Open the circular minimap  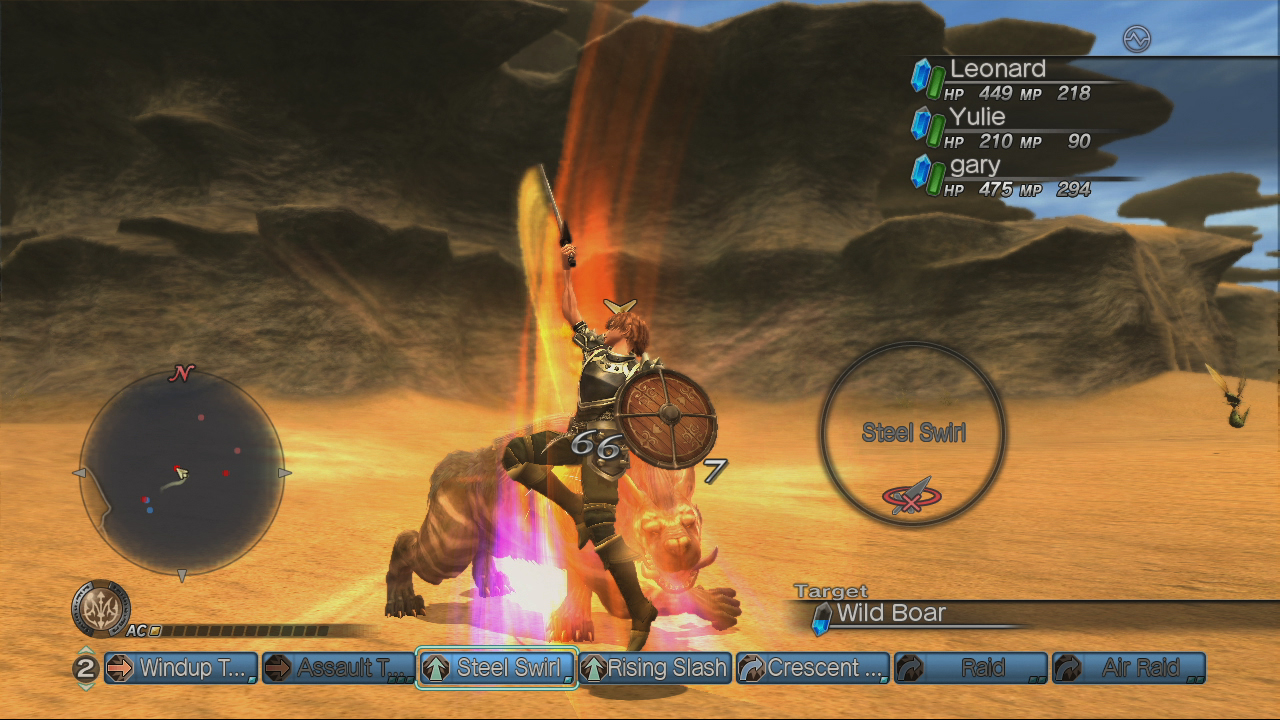click(x=181, y=473)
